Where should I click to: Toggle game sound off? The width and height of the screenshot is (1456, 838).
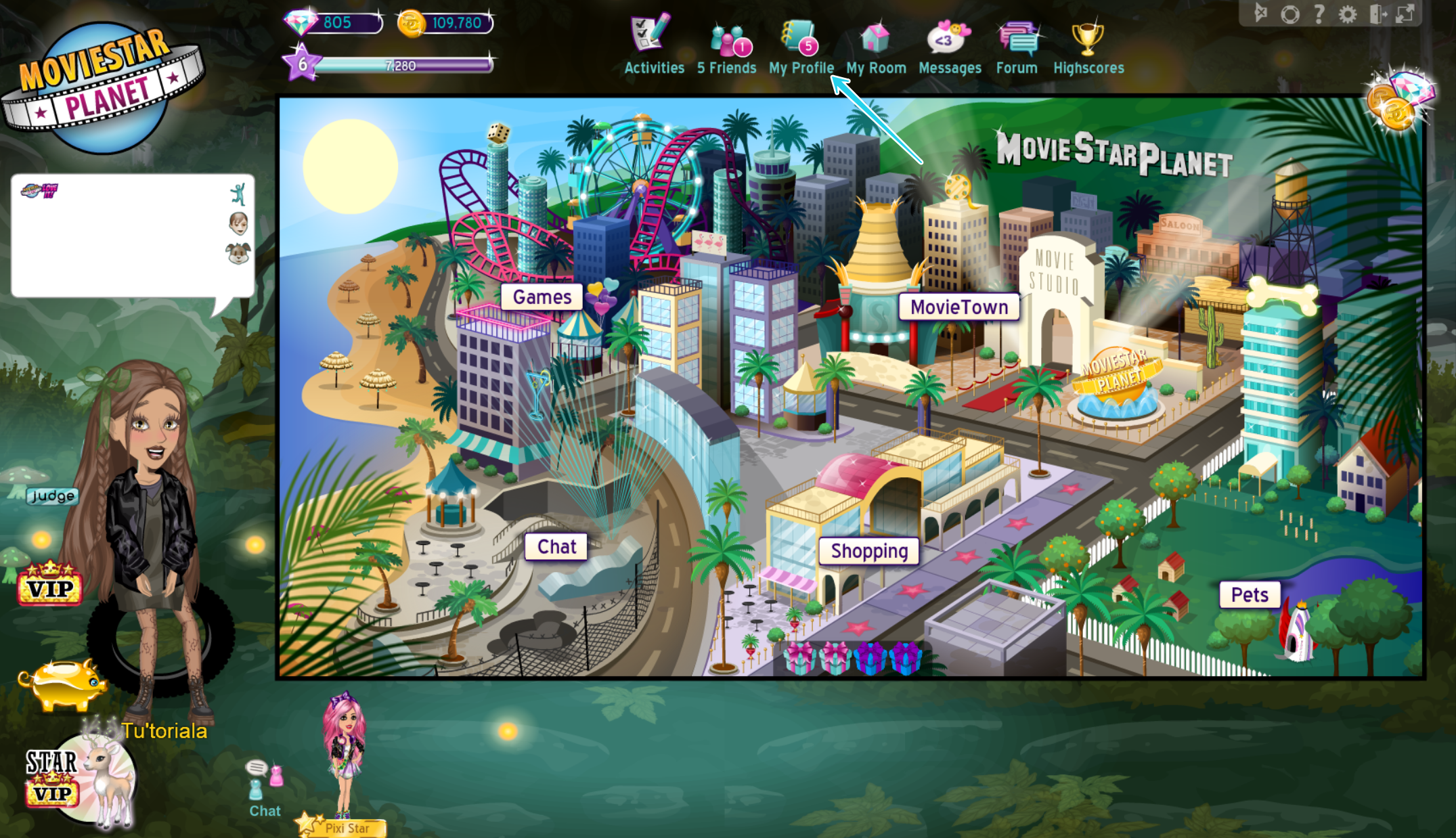tap(1261, 12)
